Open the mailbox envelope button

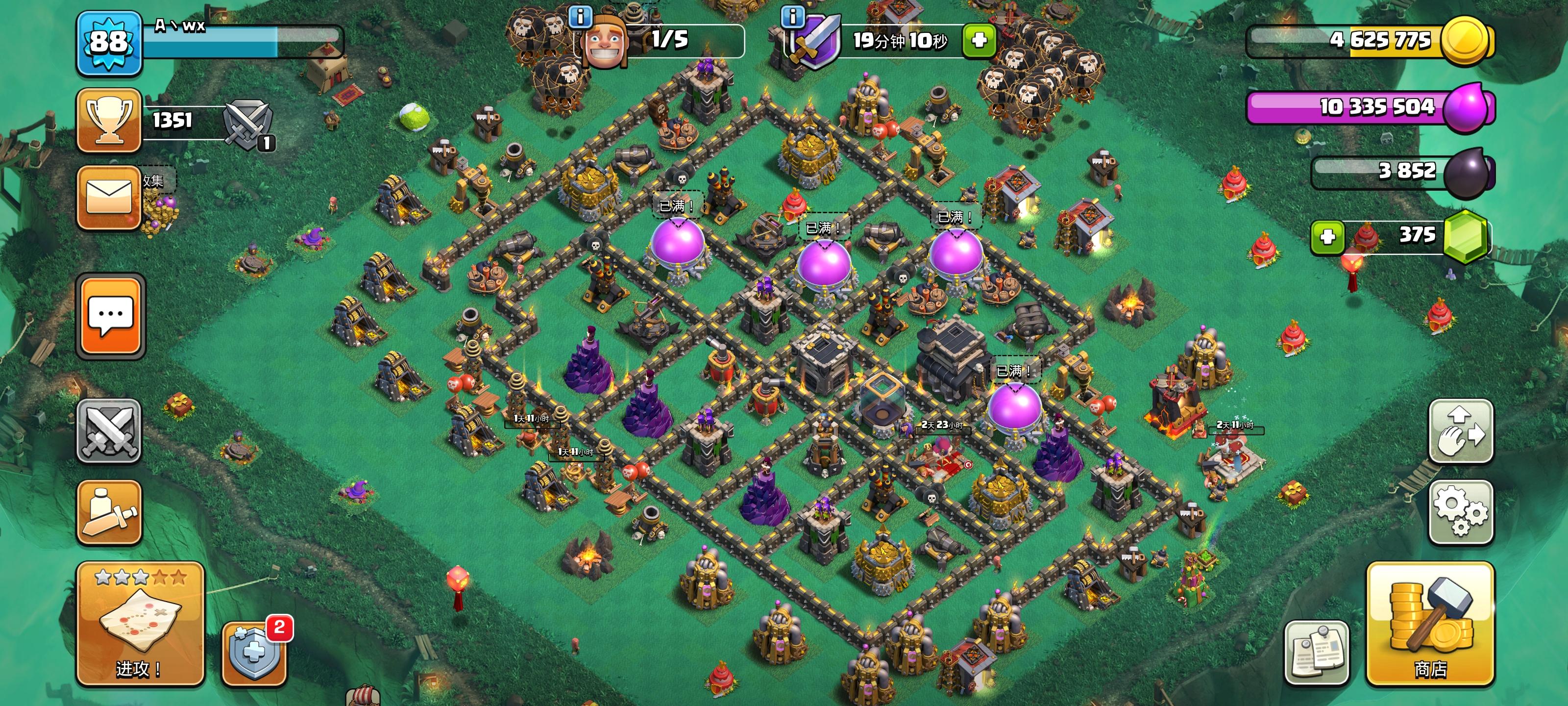109,198
